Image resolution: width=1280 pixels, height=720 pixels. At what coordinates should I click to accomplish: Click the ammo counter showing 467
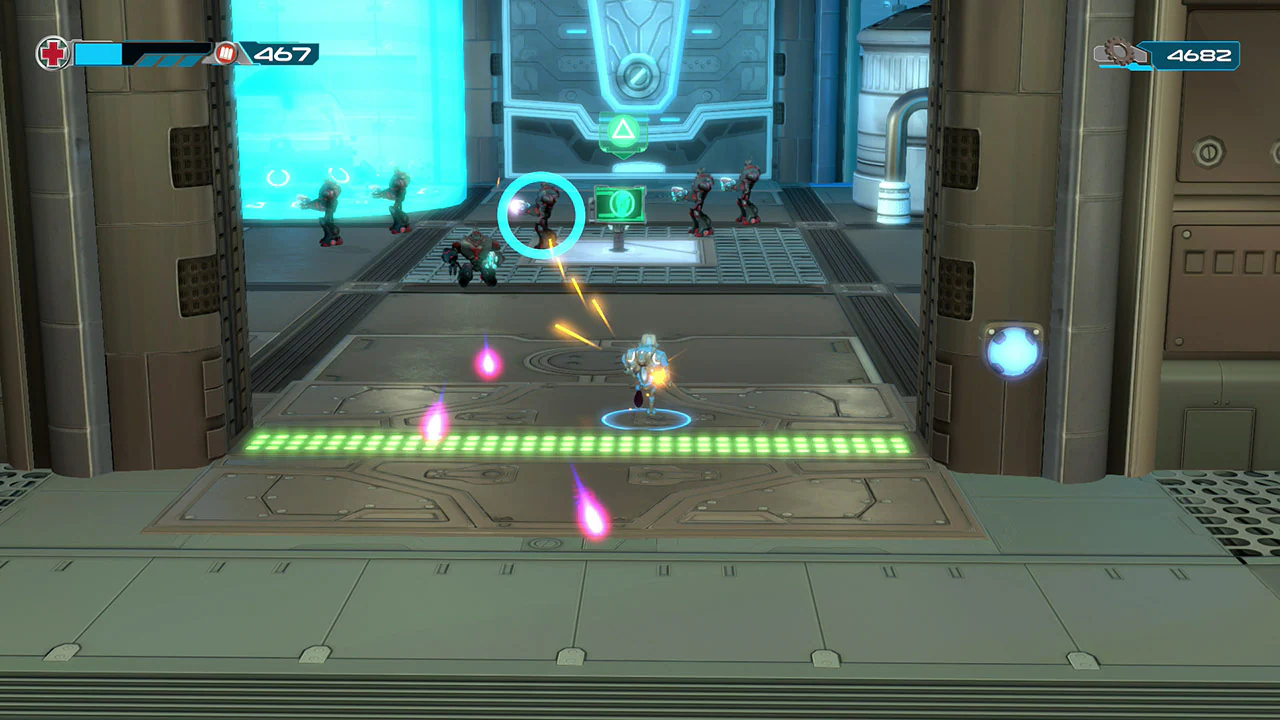point(283,55)
